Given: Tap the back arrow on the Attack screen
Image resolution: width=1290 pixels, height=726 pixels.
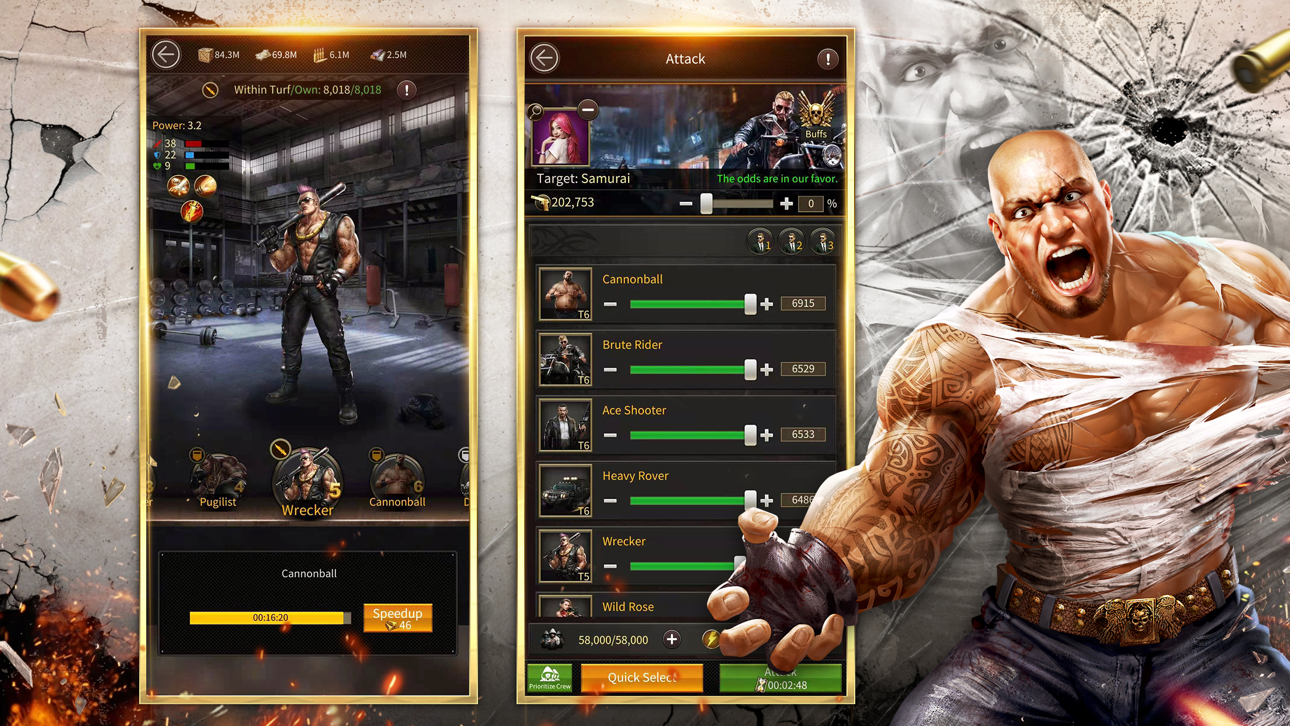Looking at the screenshot, I should pos(544,58).
